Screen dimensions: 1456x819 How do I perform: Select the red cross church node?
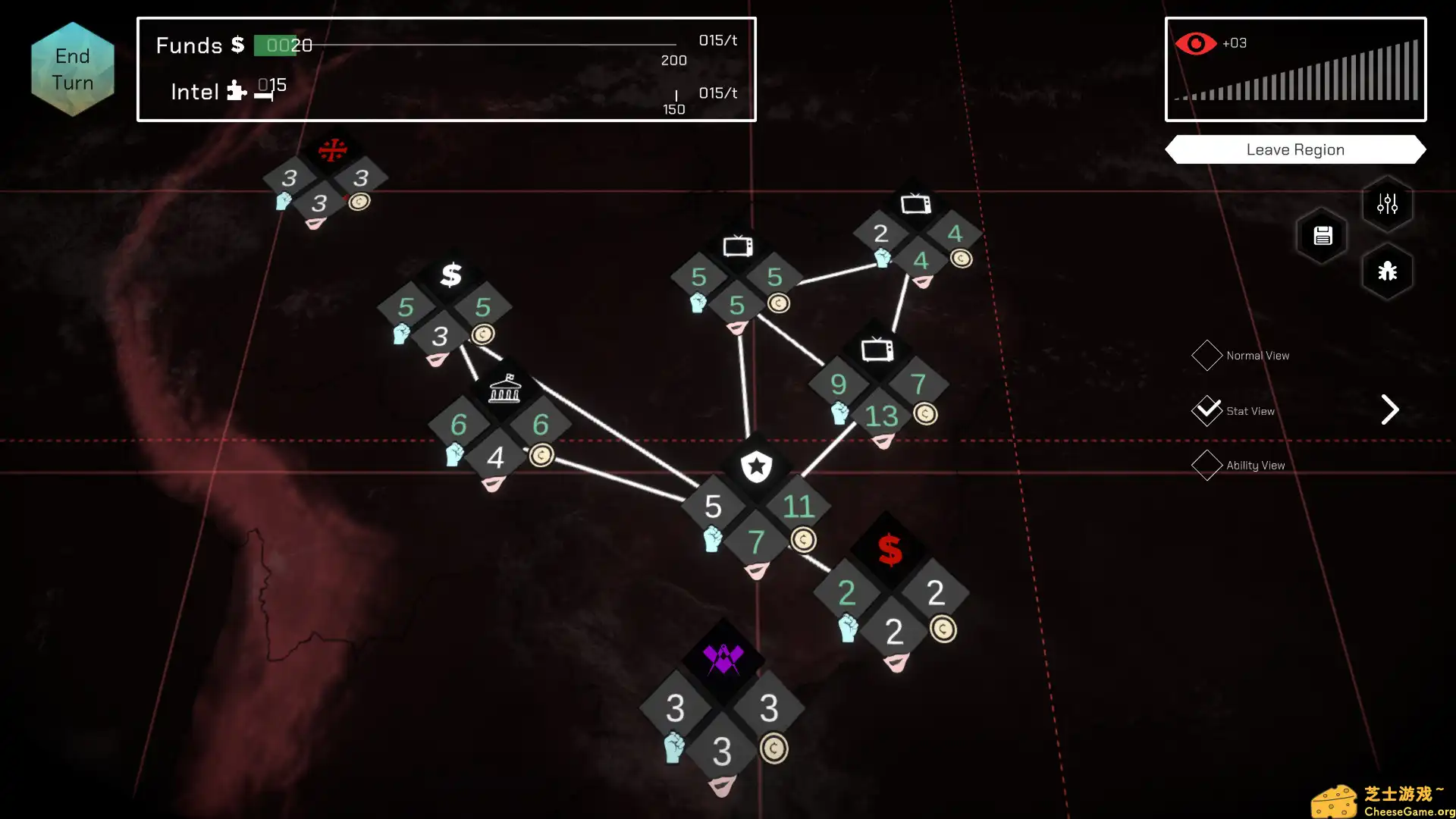pos(332,150)
